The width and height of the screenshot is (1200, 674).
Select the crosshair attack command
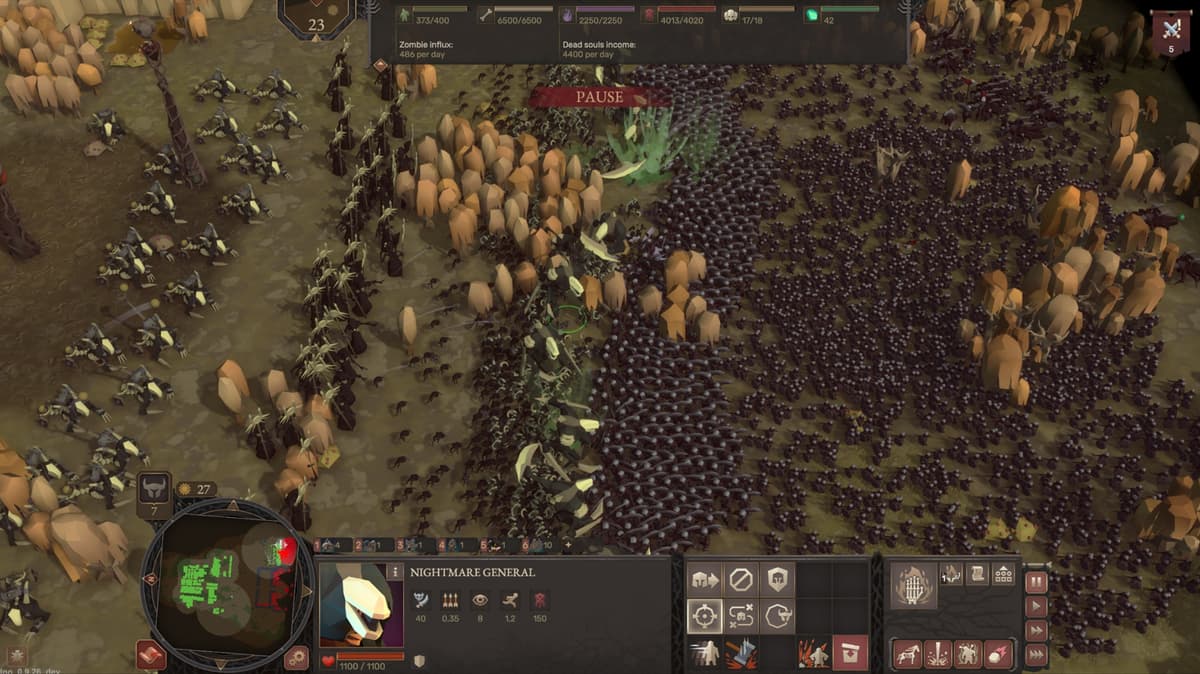[704, 616]
